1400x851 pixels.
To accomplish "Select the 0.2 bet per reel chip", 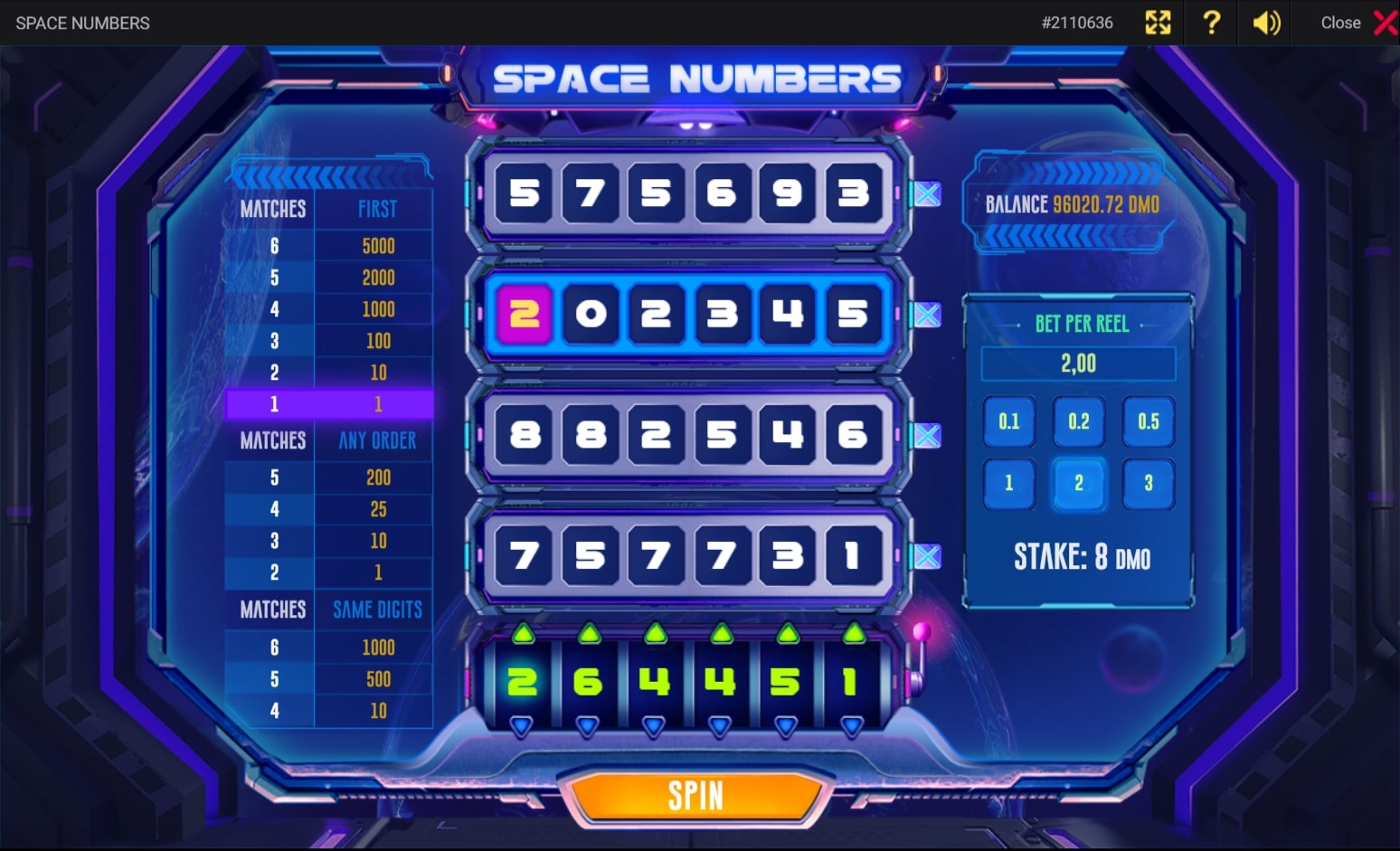I will (1079, 422).
